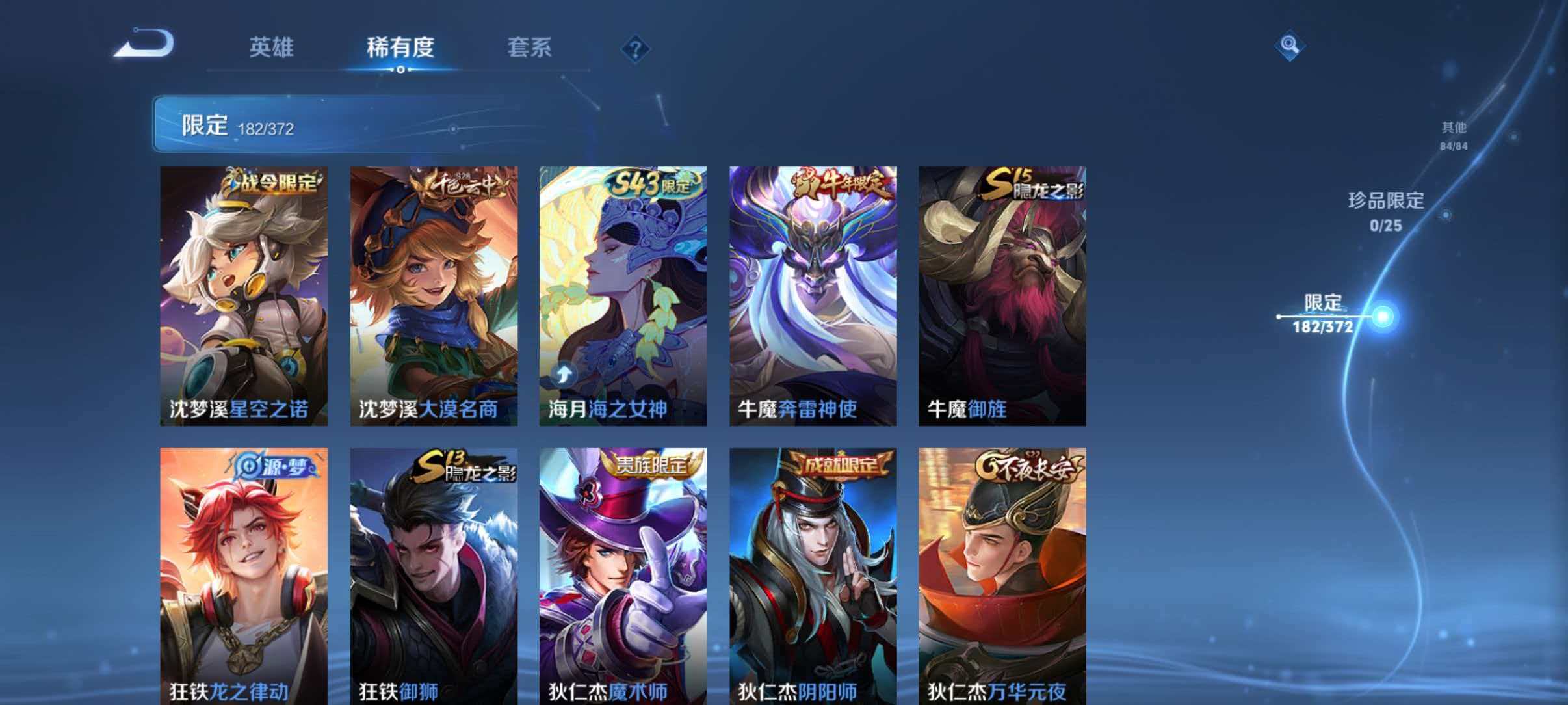Screen dimensions: 1568x705
Task: Switch to the 英雄 tab
Action: (x=273, y=48)
